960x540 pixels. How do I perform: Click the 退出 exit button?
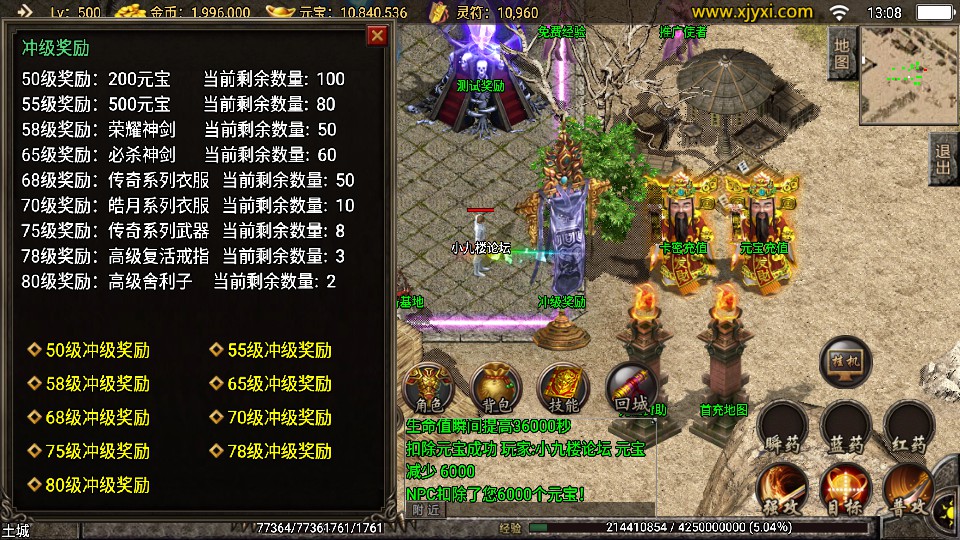[x=943, y=158]
